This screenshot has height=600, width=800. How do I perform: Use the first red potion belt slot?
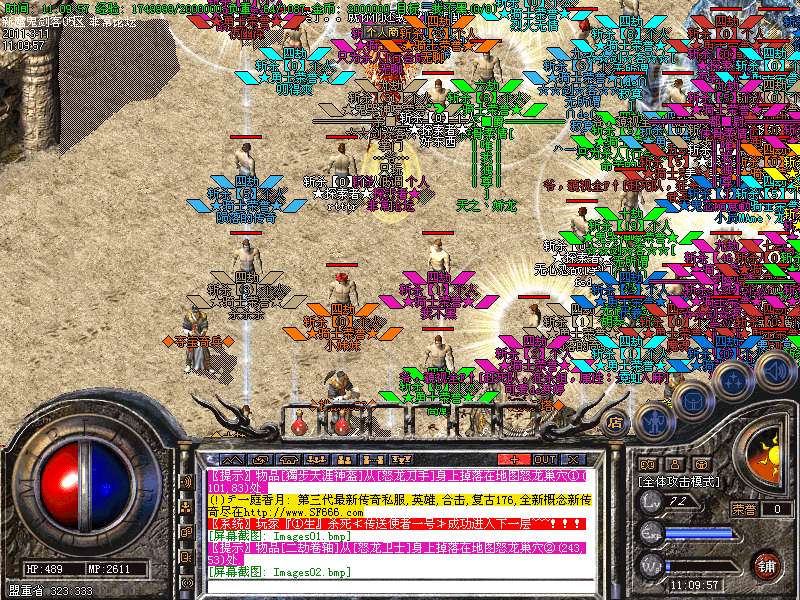(301, 423)
